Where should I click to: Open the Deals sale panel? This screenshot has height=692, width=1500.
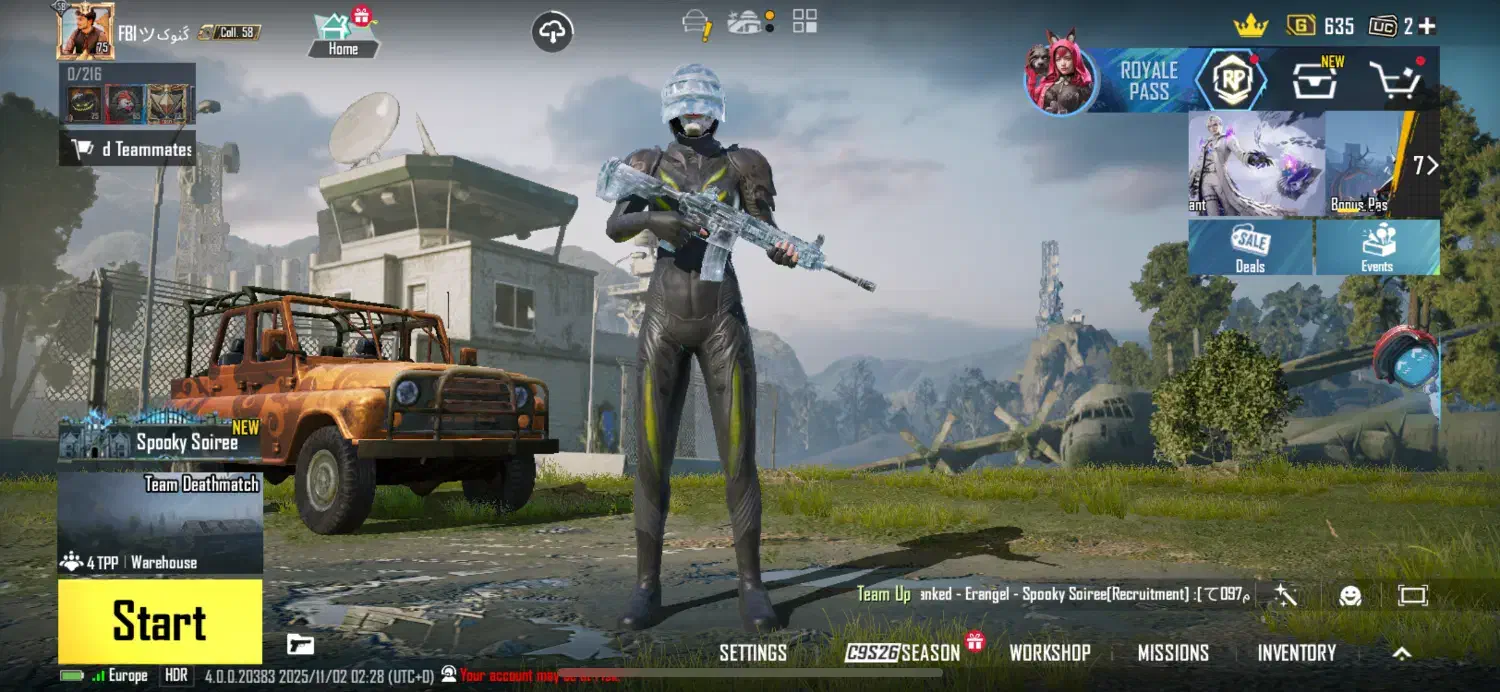1250,247
